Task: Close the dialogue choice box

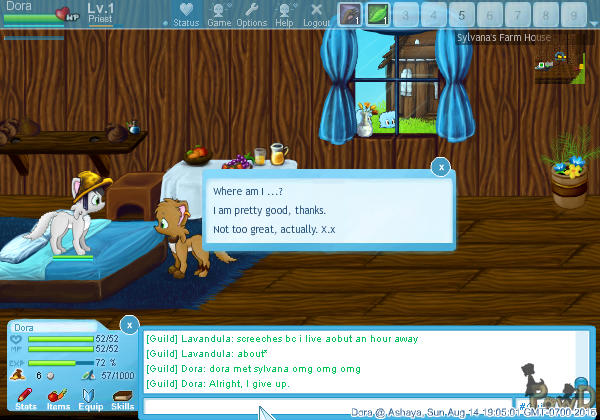Action: [x=441, y=168]
